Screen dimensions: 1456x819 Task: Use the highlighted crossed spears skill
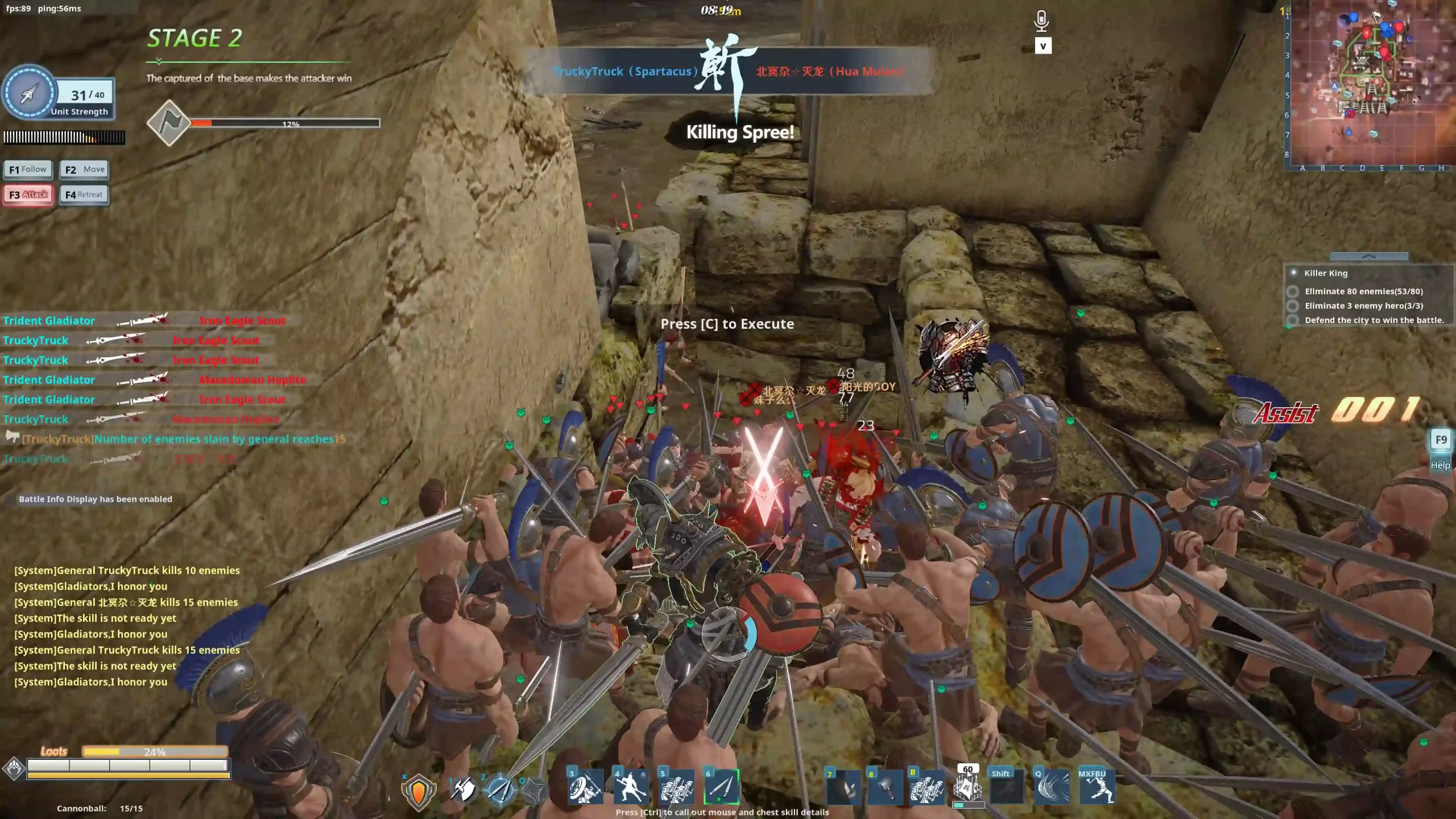722,787
